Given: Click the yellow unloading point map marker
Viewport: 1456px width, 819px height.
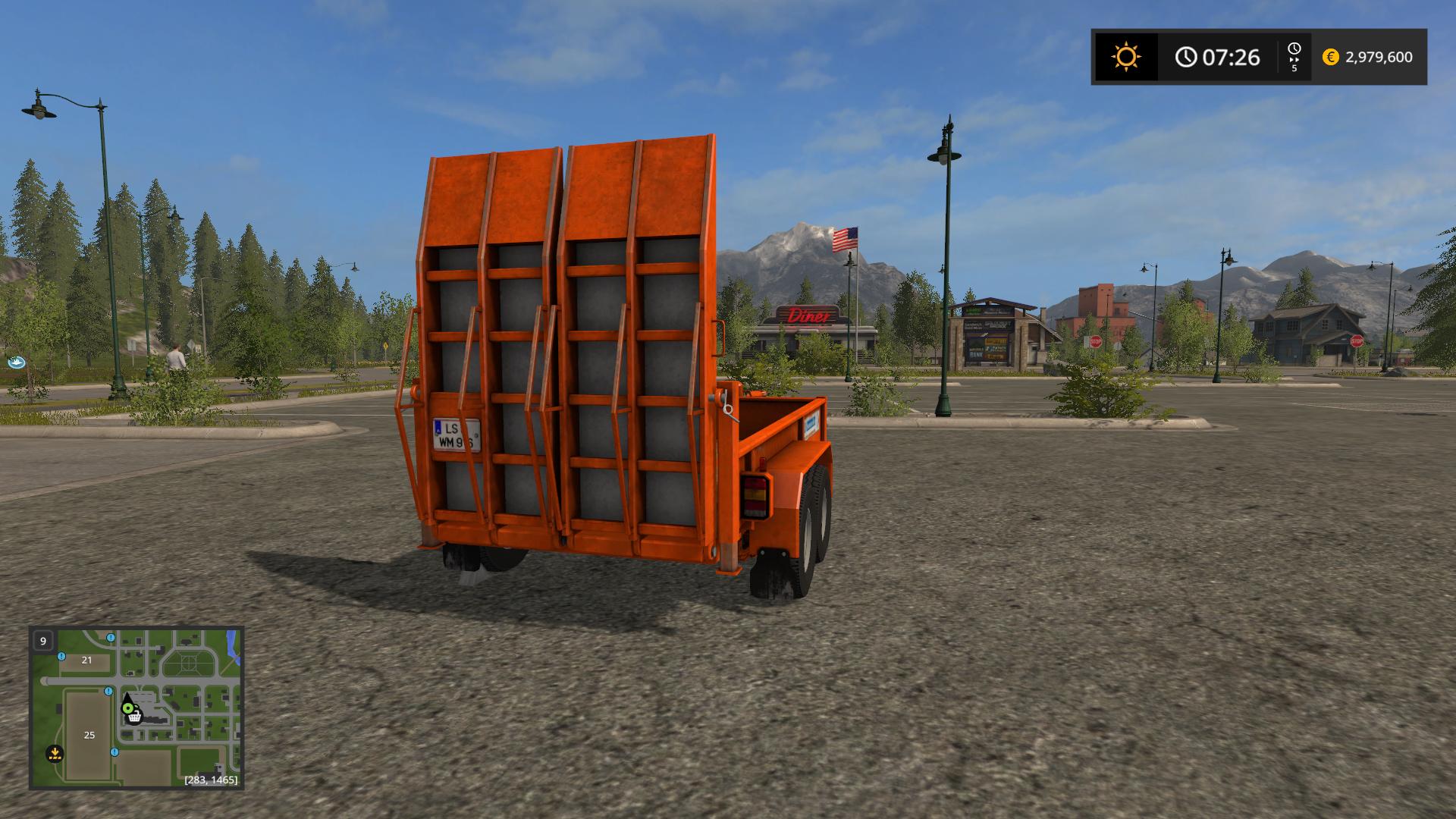Looking at the screenshot, I should click(x=54, y=754).
